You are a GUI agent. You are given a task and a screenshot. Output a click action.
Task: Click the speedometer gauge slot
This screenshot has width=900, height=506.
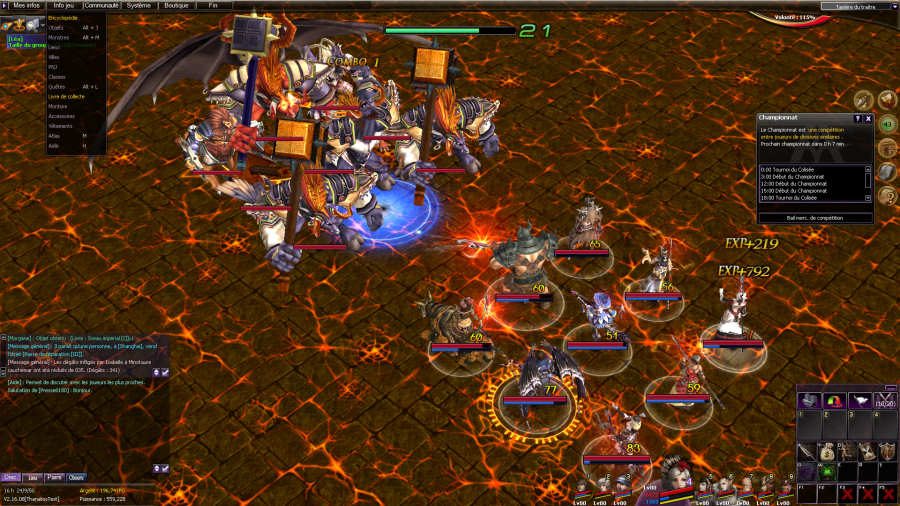click(832, 400)
